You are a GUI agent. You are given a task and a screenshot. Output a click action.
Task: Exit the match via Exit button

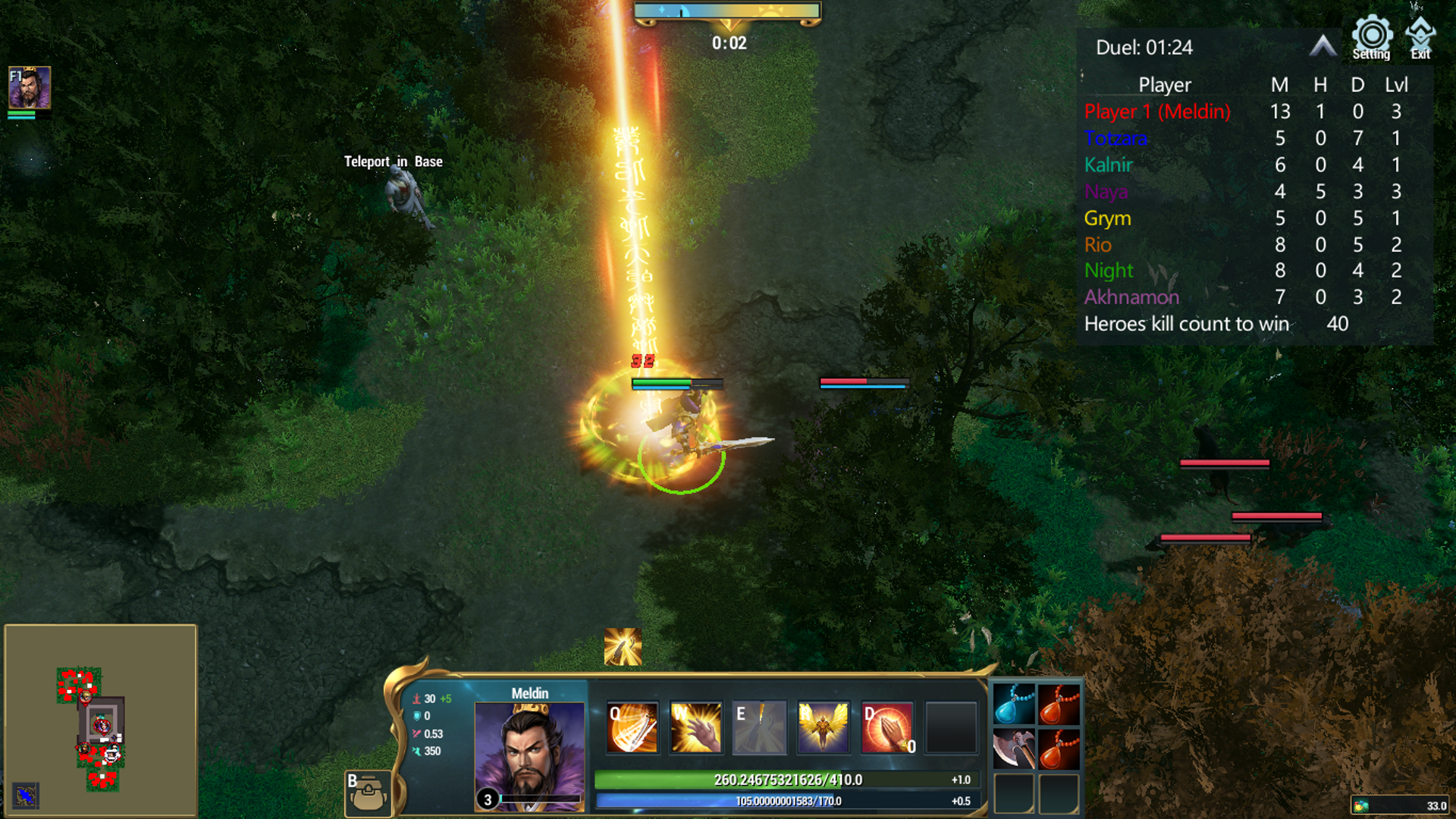click(1420, 38)
